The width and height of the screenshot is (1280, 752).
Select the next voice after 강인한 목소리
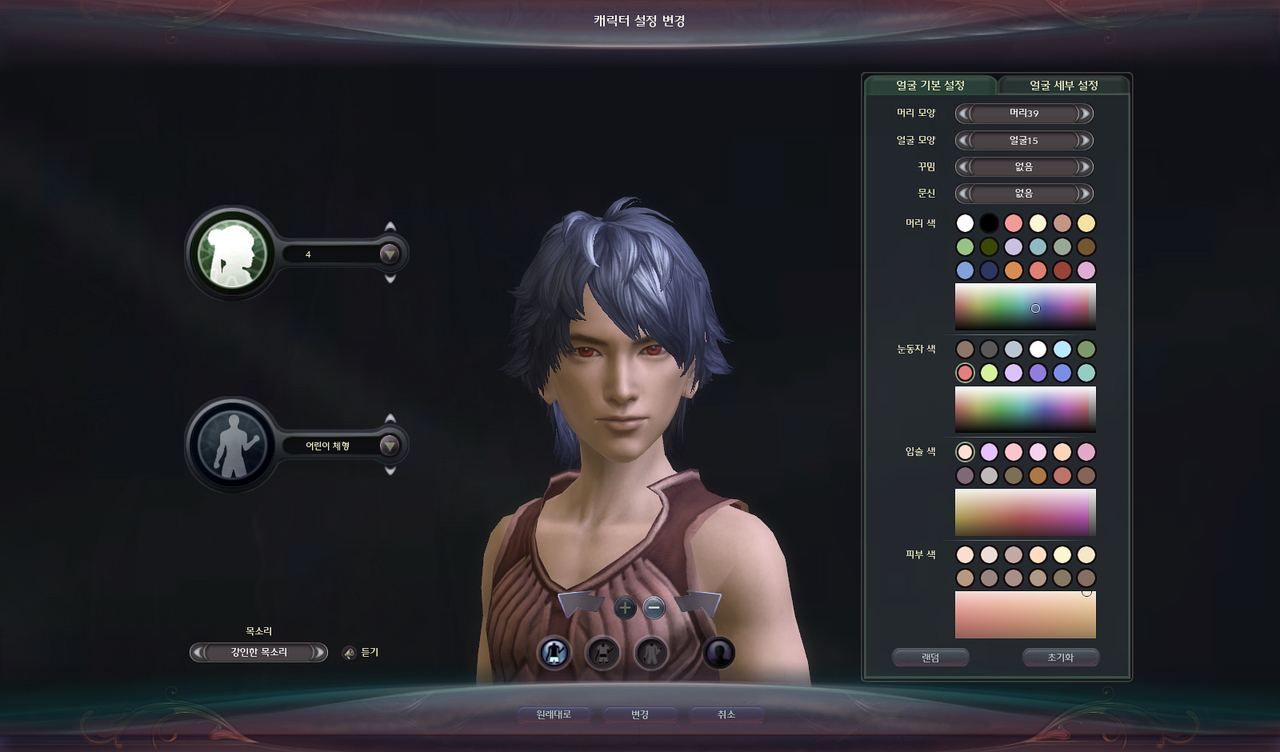click(319, 653)
